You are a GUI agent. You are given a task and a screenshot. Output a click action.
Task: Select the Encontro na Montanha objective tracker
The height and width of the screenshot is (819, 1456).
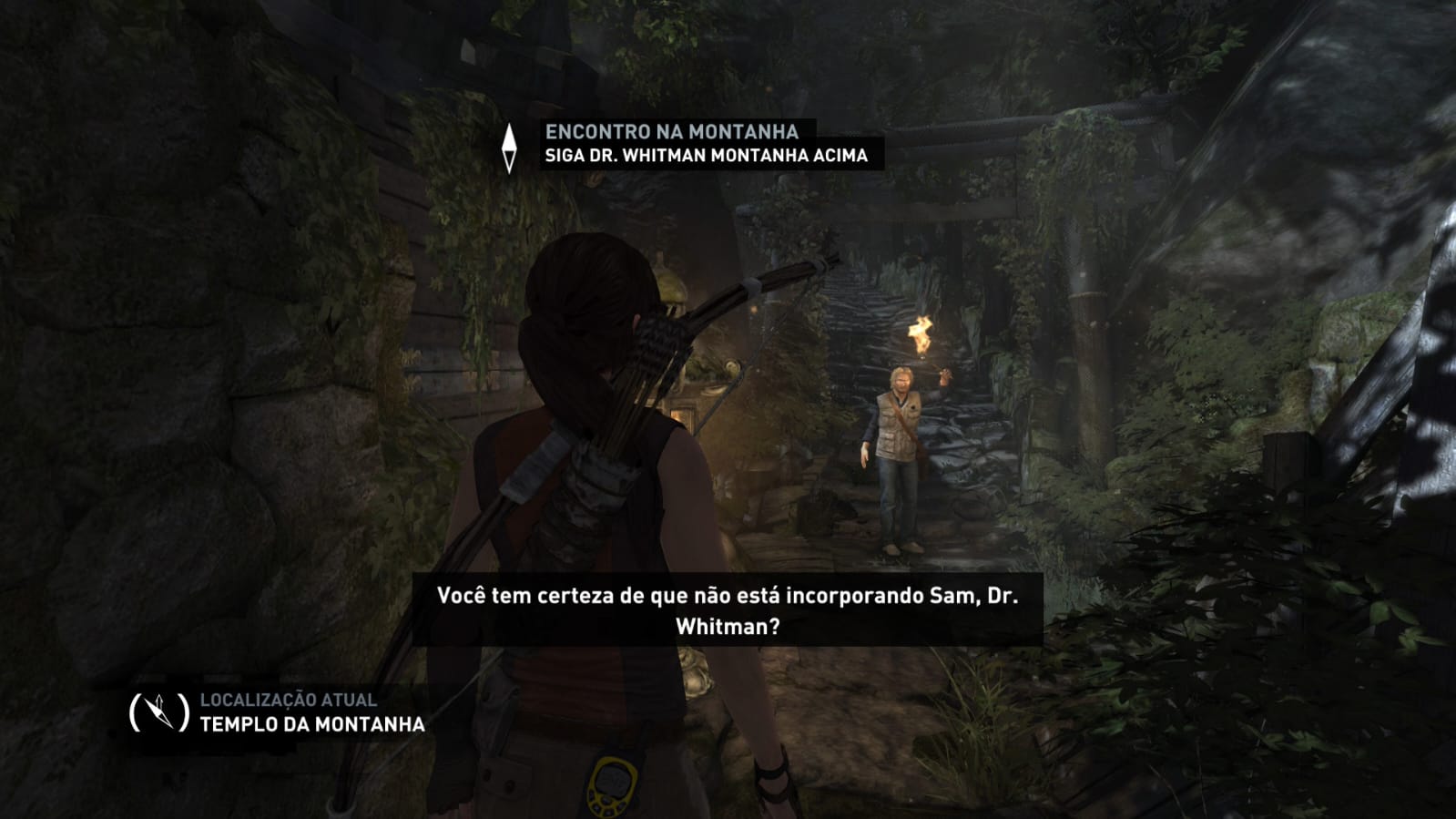(x=672, y=132)
